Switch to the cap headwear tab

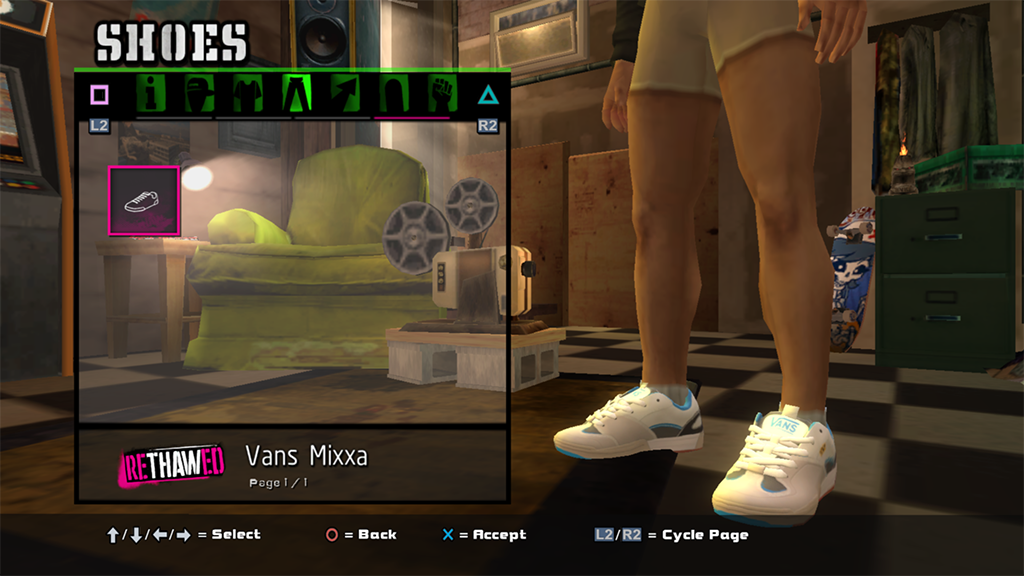click(200, 94)
